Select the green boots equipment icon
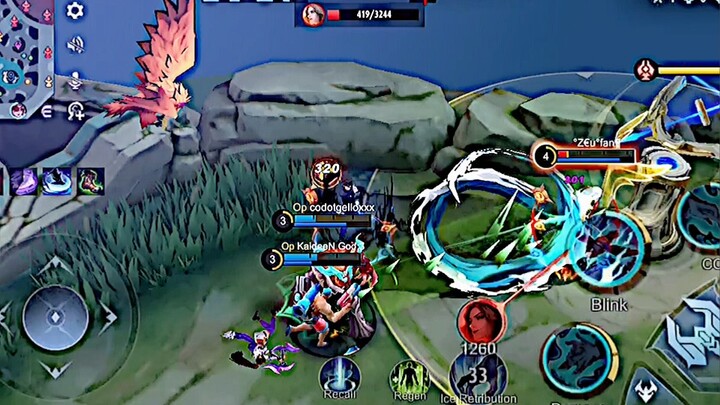The width and height of the screenshot is (720, 405). click(x=90, y=181)
